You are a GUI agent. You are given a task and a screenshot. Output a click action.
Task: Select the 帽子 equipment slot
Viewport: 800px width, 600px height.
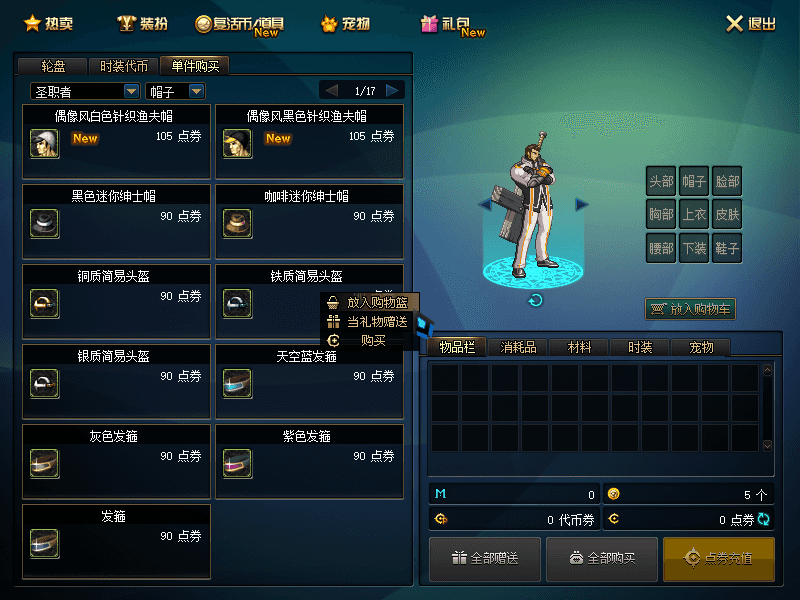[694, 182]
